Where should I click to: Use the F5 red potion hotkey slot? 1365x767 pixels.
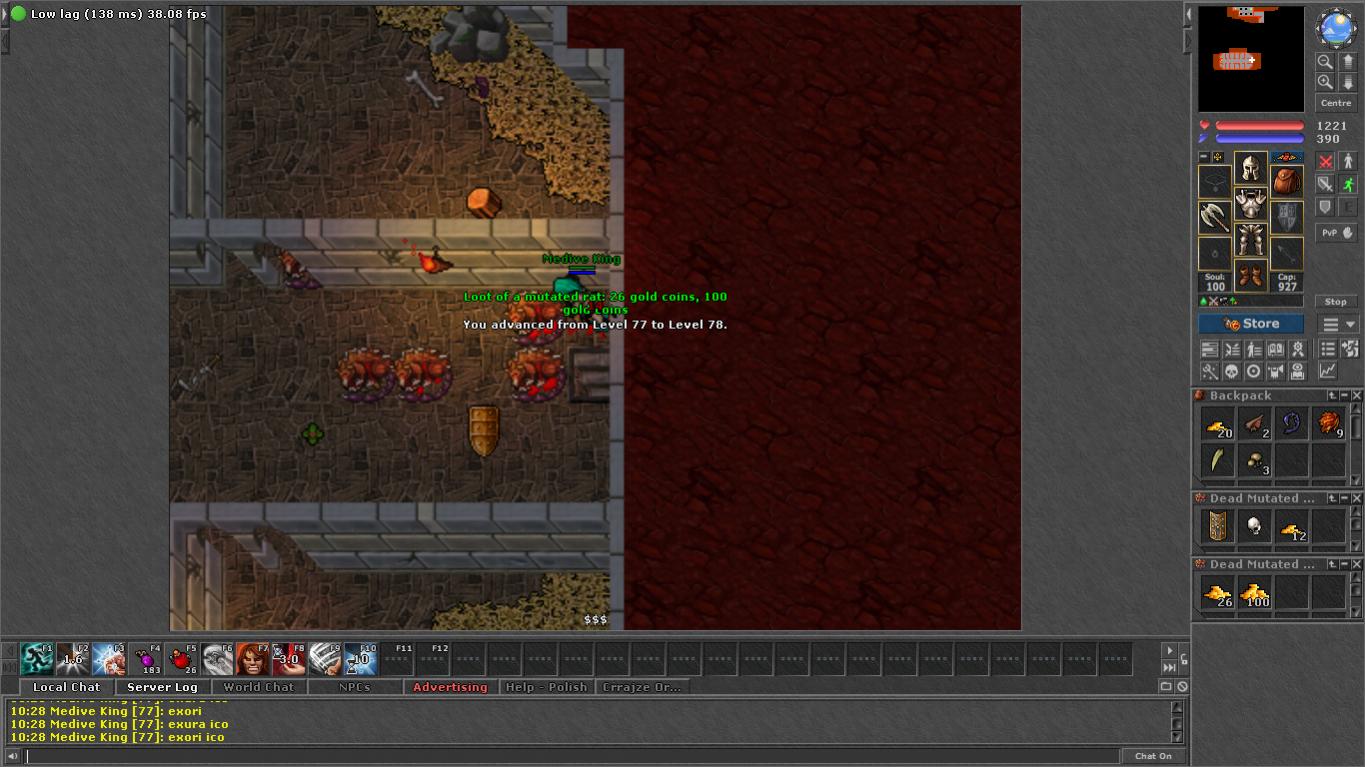[x=182, y=659]
